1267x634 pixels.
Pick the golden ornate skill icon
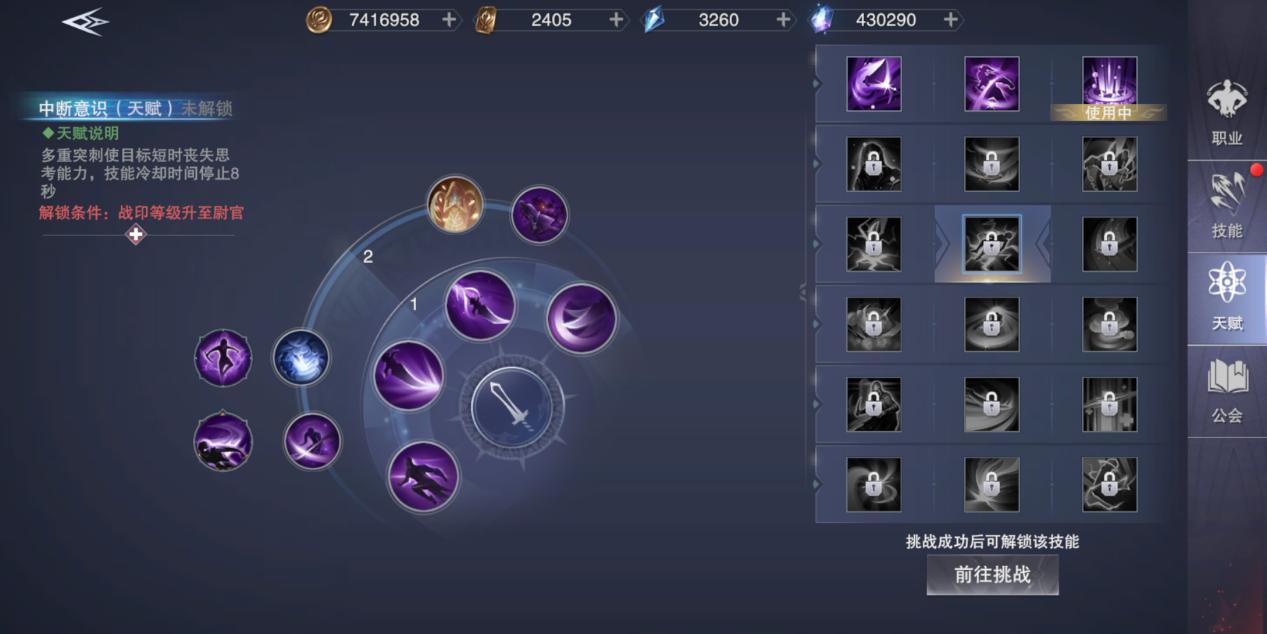coord(455,204)
